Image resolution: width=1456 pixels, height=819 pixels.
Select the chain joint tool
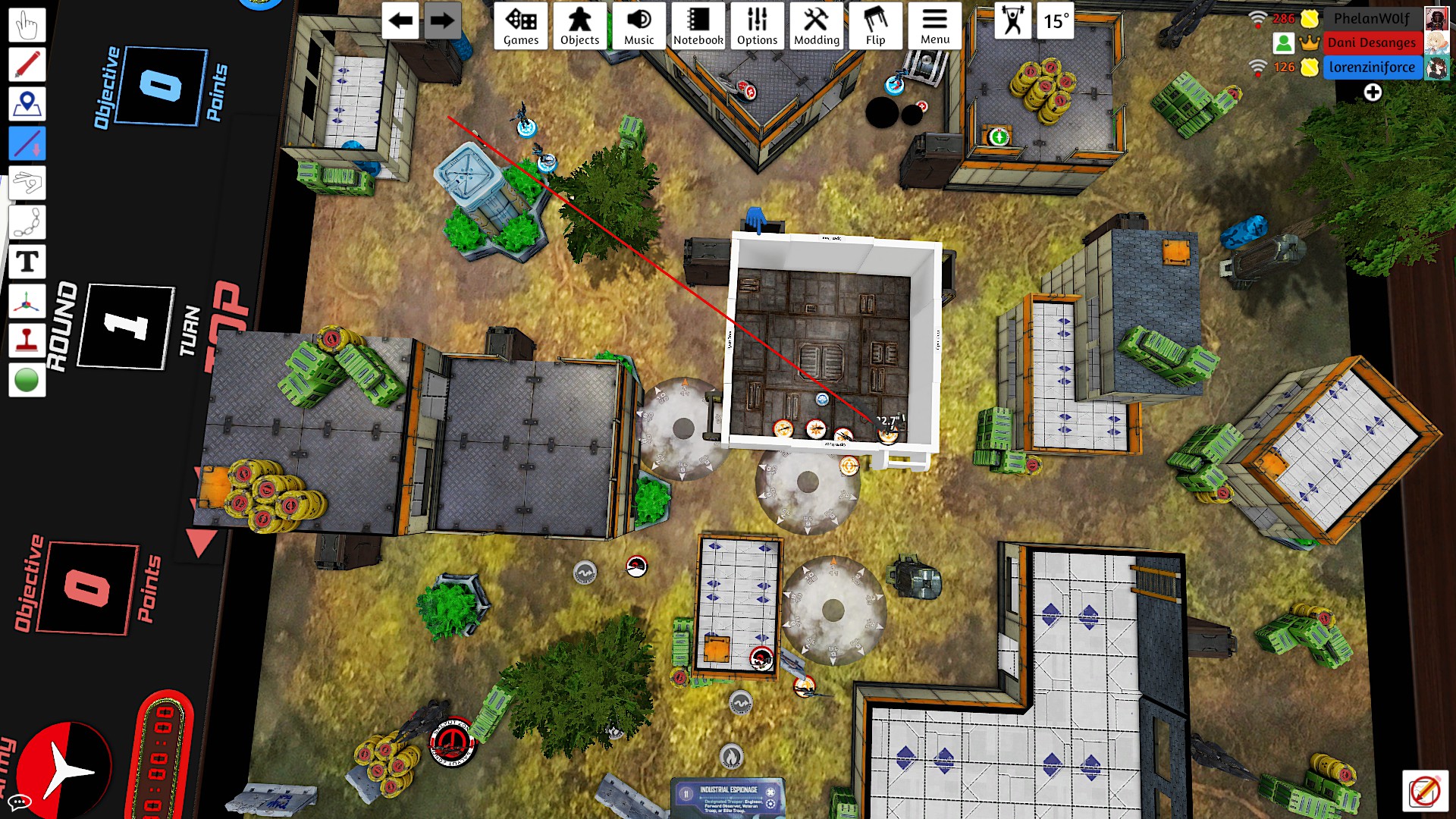click(27, 223)
